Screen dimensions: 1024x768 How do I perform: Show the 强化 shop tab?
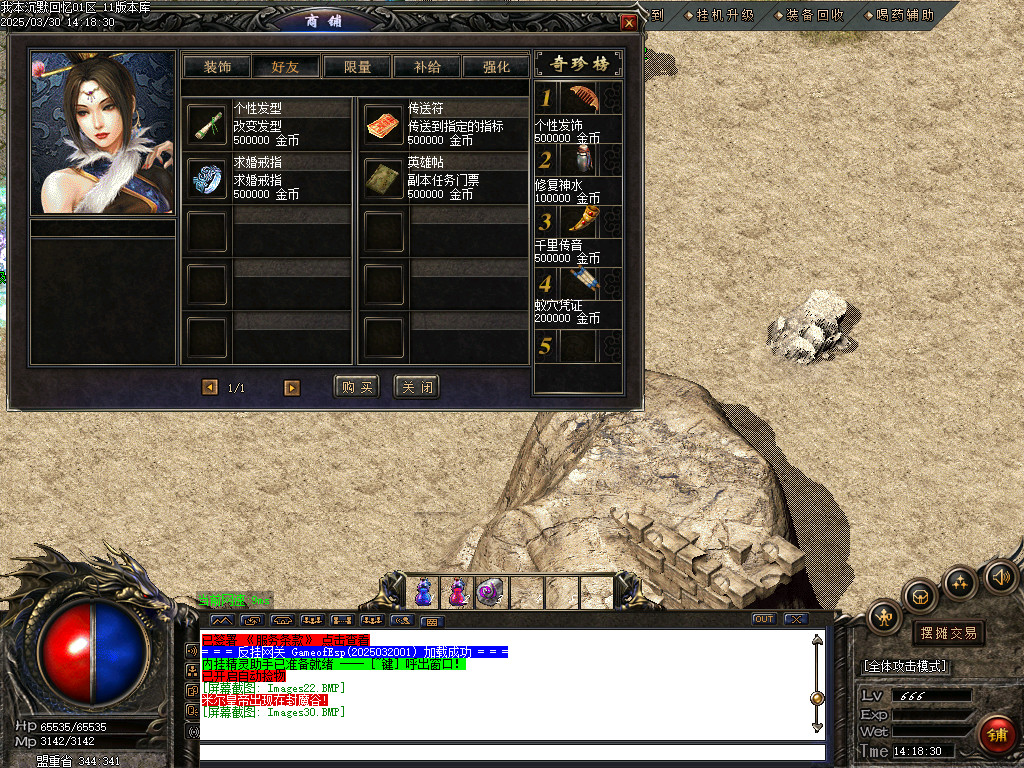[x=496, y=67]
